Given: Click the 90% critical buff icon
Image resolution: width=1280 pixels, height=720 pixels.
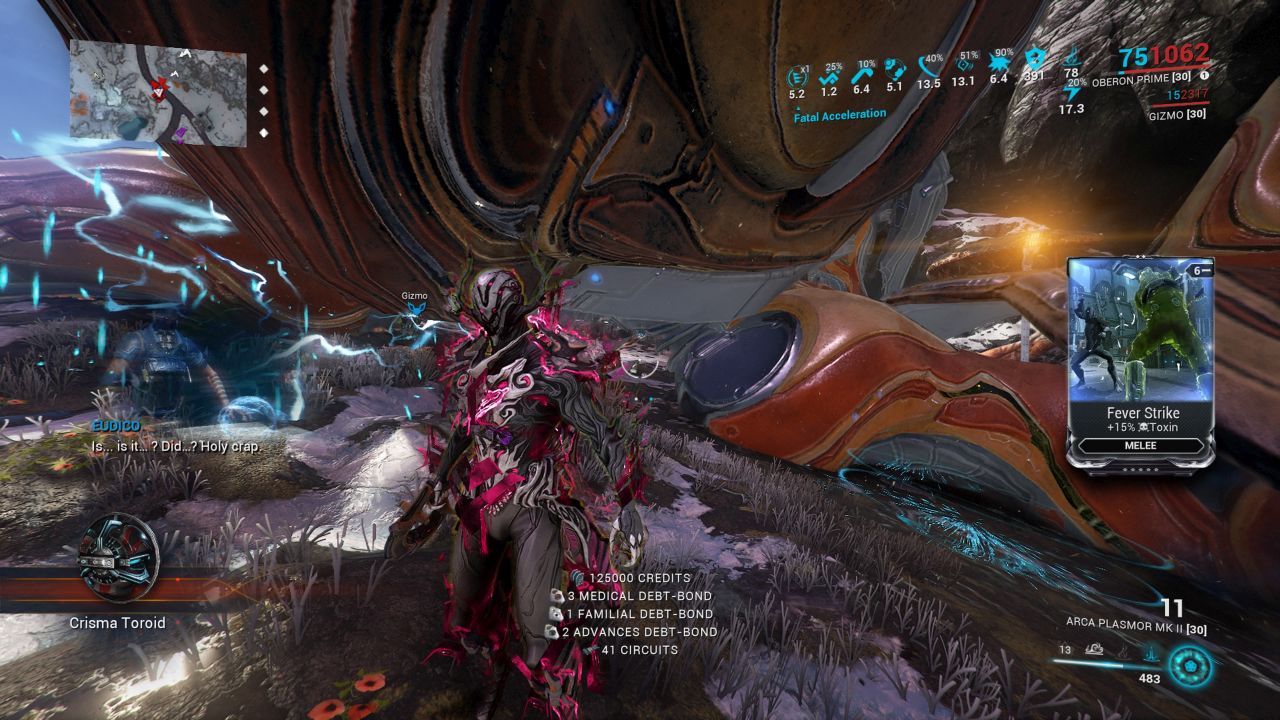Looking at the screenshot, I should 1001,62.
